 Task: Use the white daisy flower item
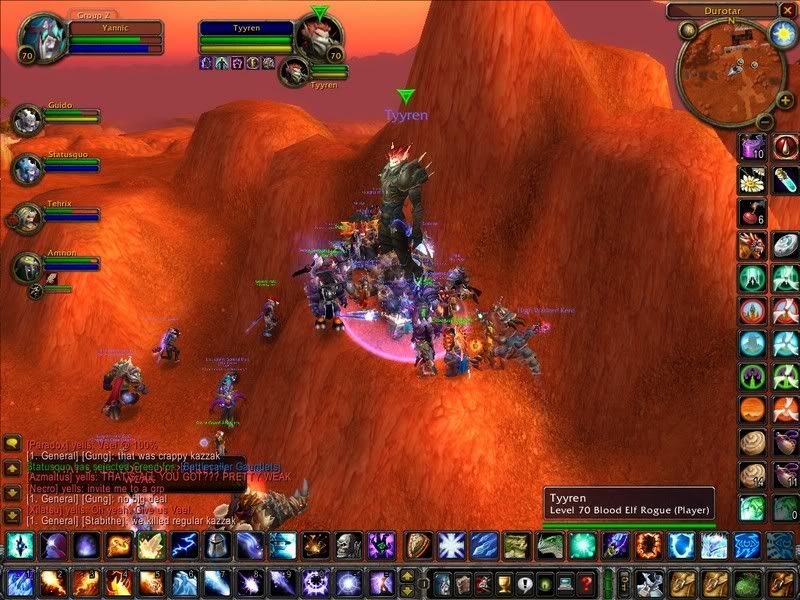tap(753, 181)
